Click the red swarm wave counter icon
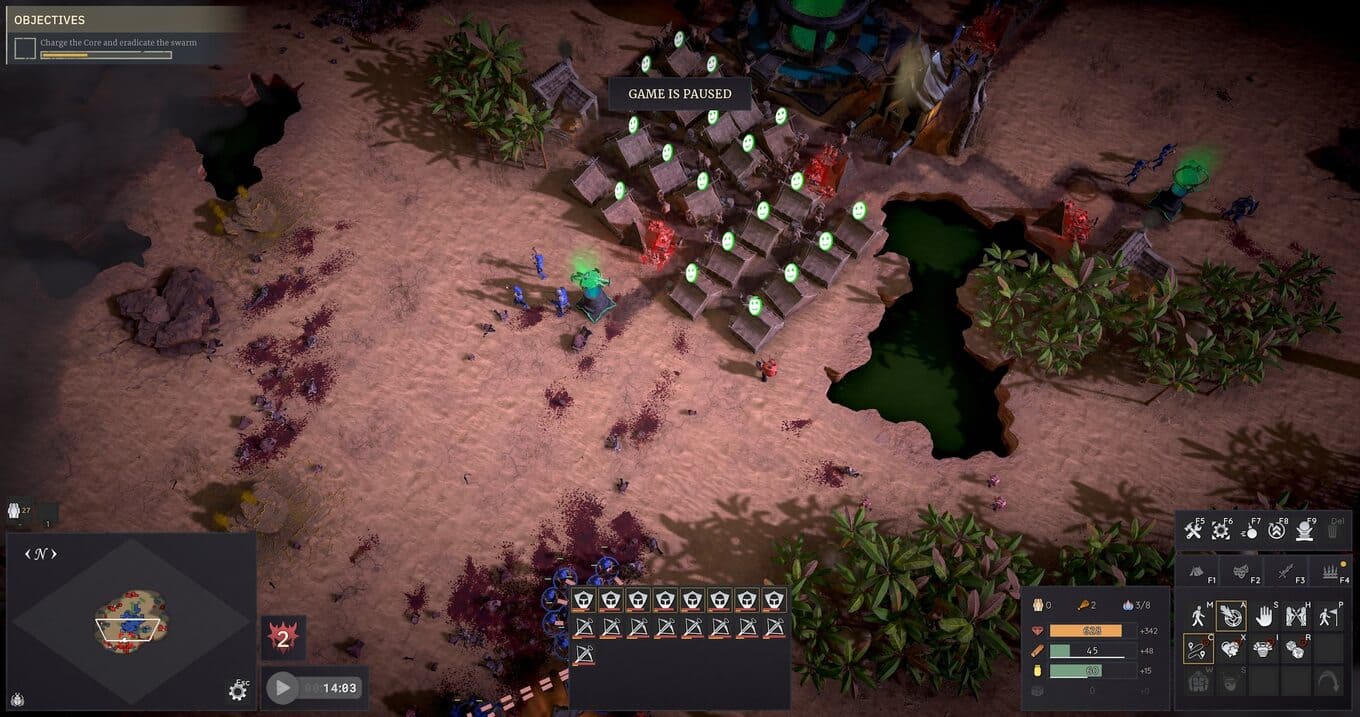The width and height of the screenshot is (1360, 717). [283, 638]
